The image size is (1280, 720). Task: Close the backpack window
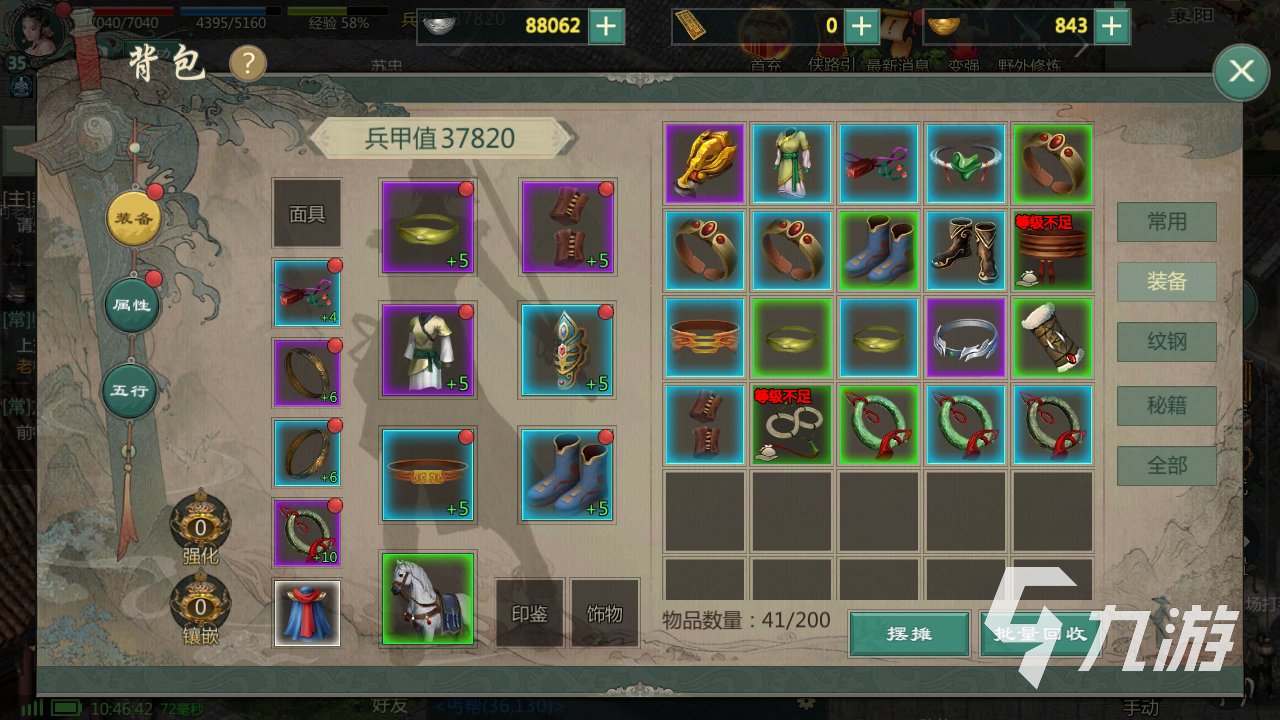(1241, 71)
